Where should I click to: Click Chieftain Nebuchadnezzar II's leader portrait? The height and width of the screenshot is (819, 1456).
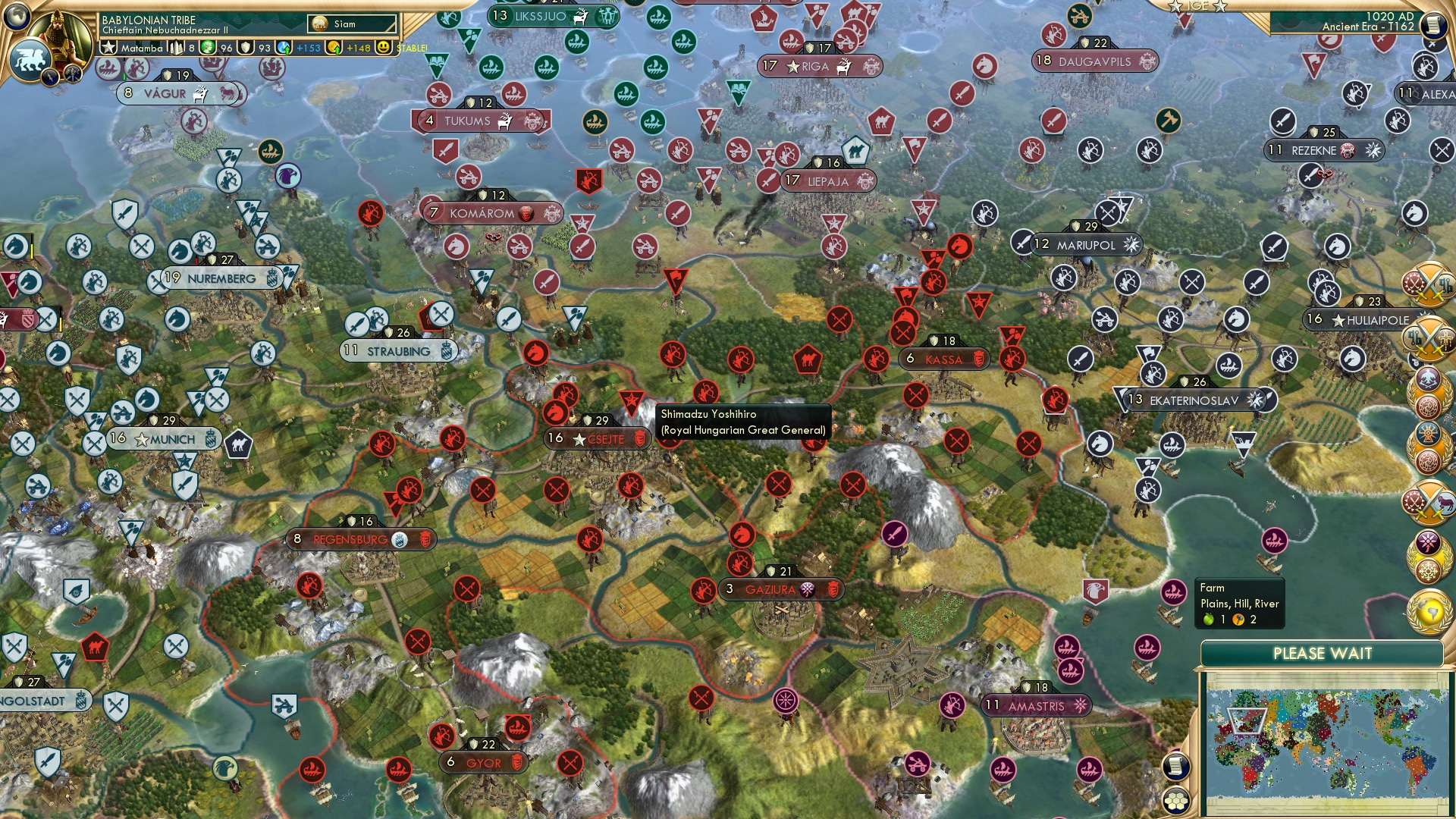[59, 34]
